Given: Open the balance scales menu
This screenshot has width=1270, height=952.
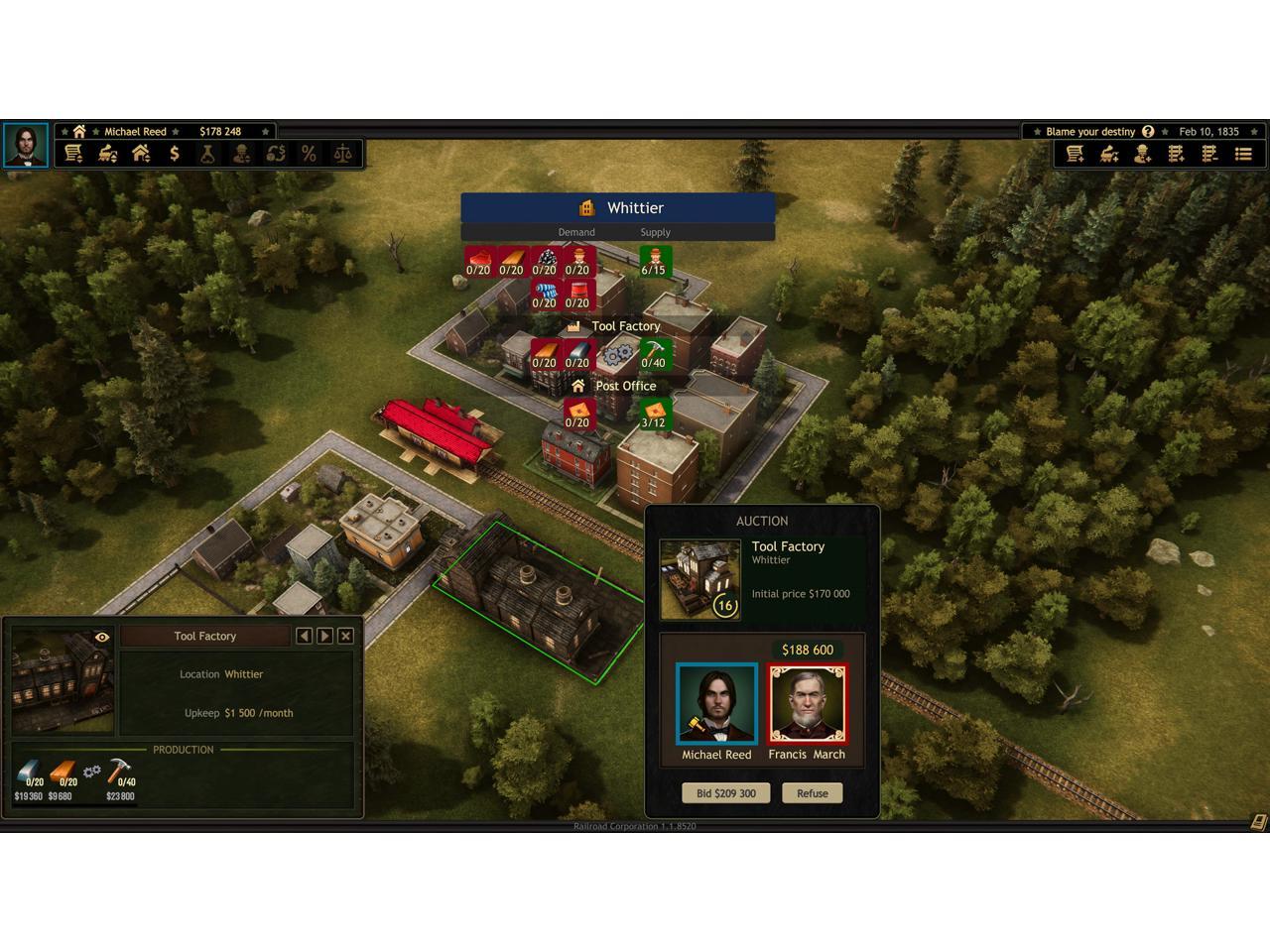Looking at the screenshot, I should [342, 154].
